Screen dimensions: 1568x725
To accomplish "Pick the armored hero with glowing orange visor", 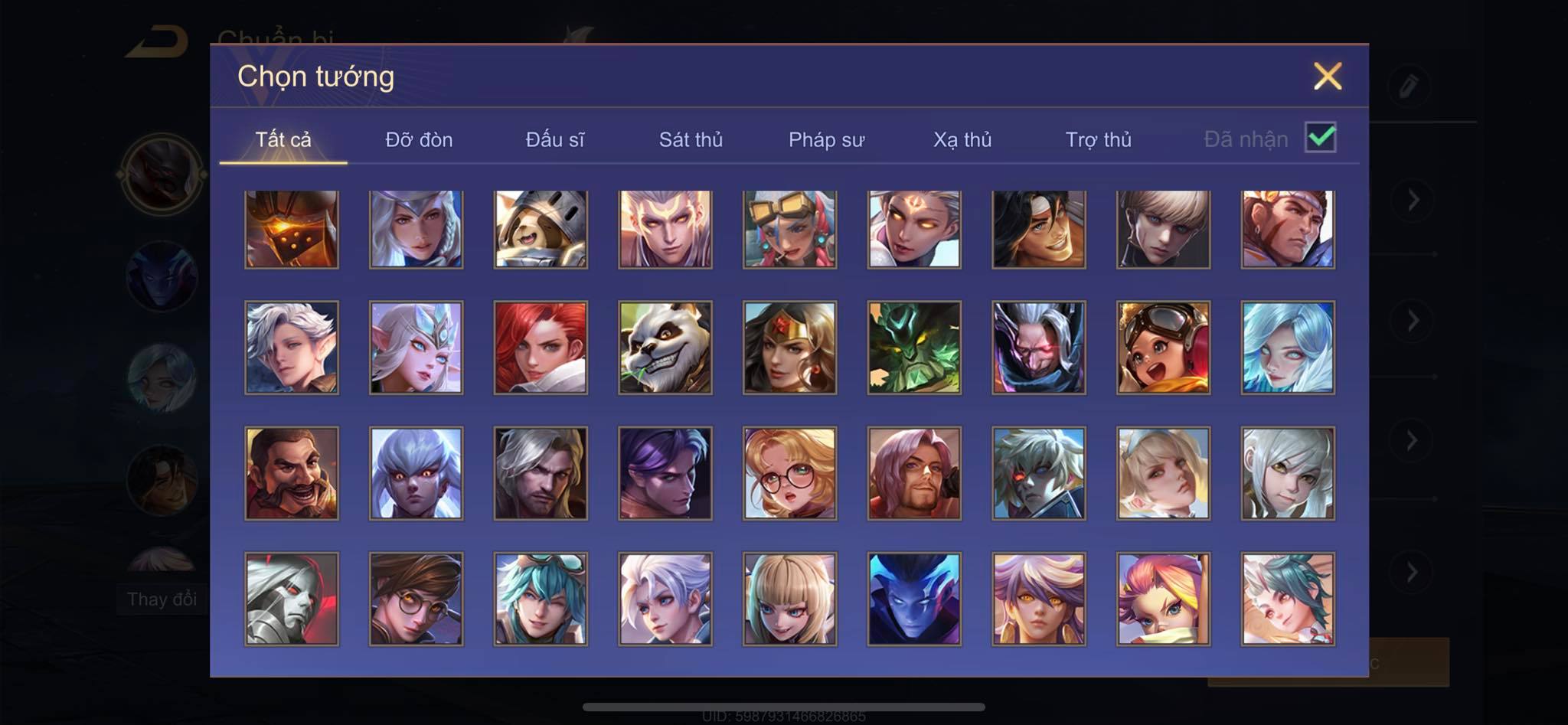I will click(292, 229).
